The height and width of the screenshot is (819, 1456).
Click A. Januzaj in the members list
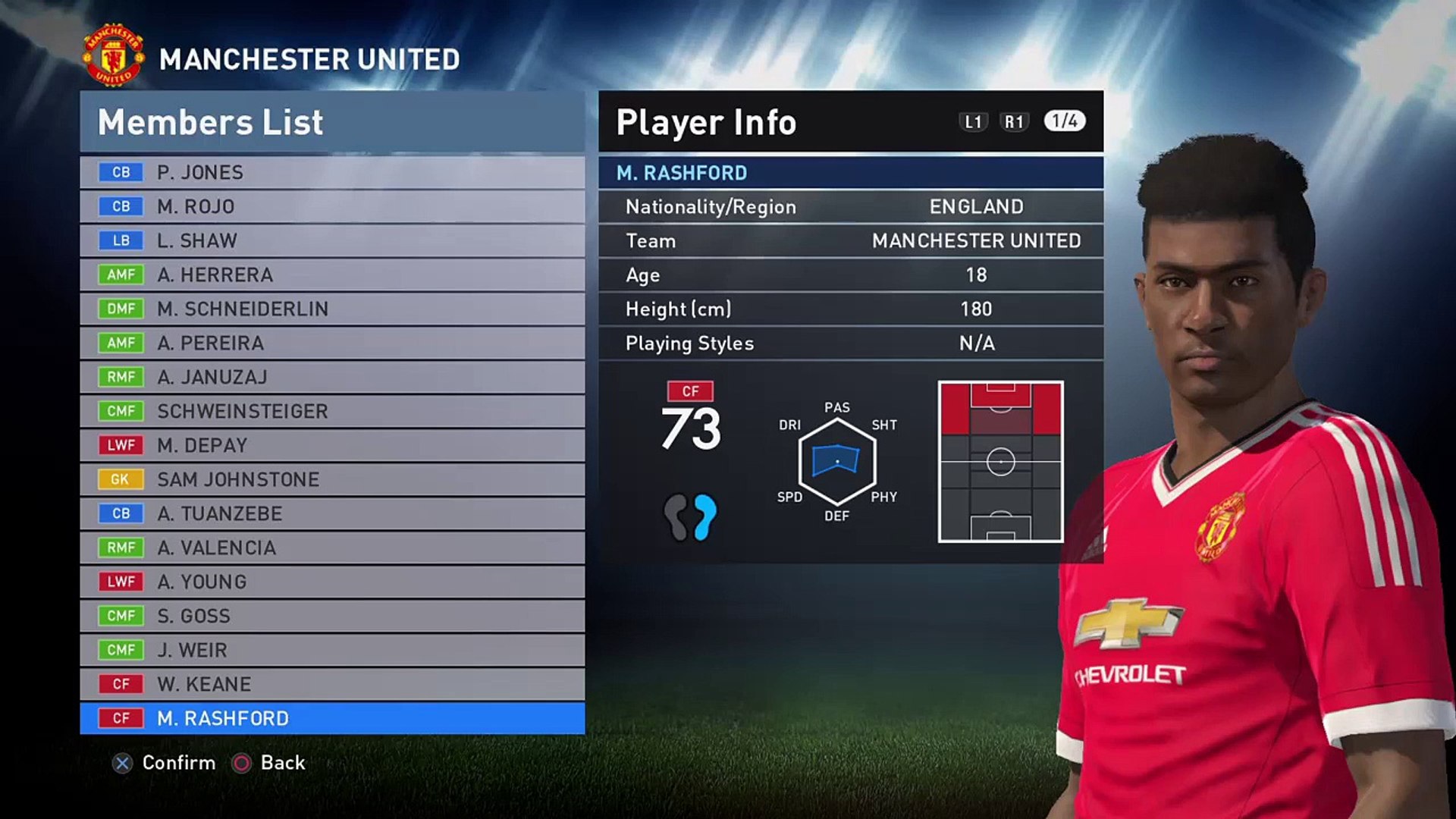(332, 377)
